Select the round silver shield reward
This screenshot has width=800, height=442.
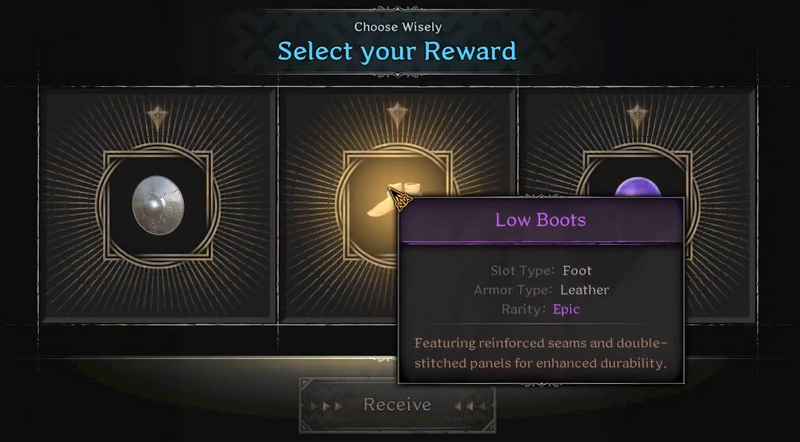click(x=157, y=202)
